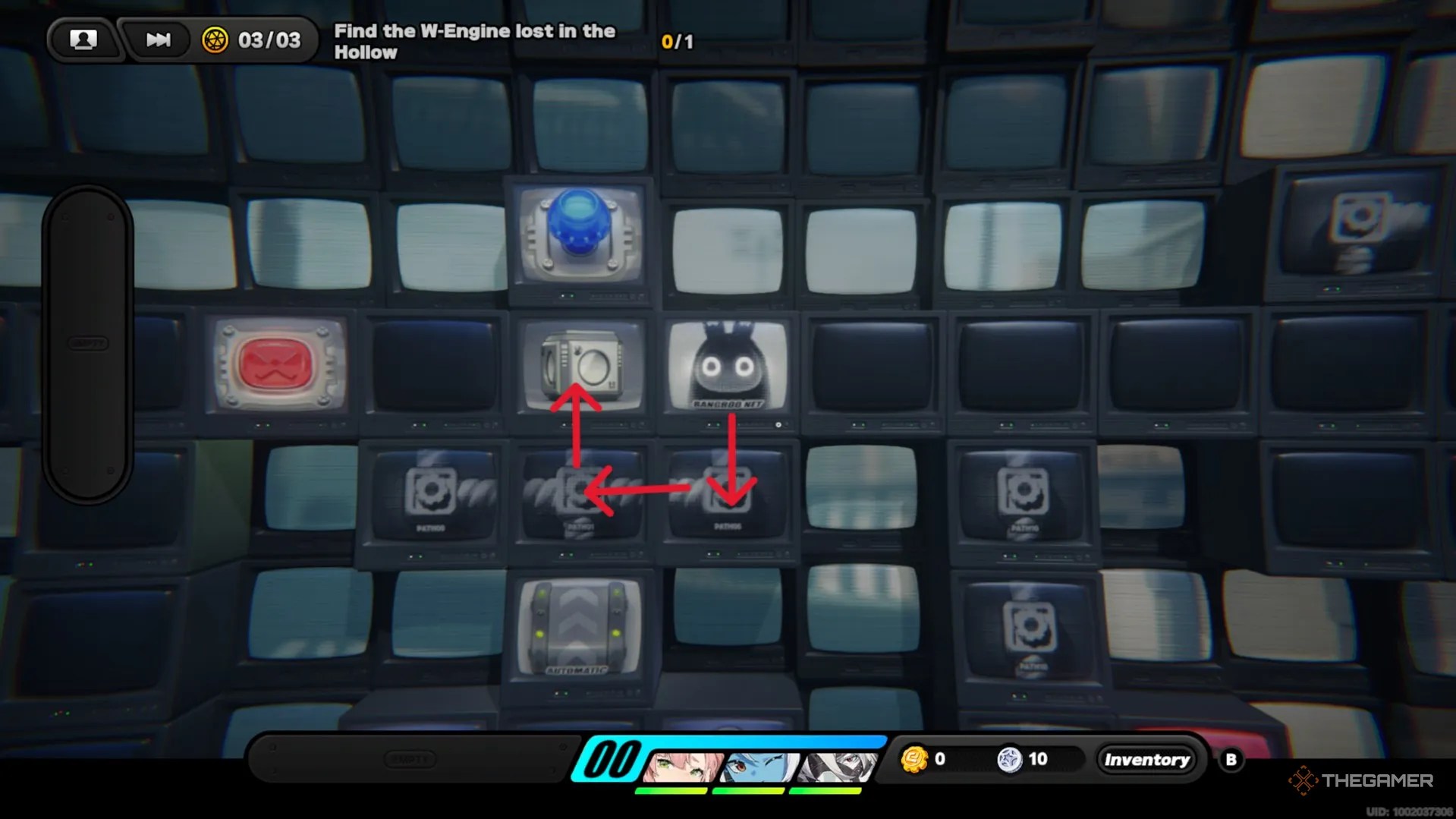This screenshot has width=1456, height=819.
Task: Click the empty slot panel on the left
Action: [x=88, y=343]
